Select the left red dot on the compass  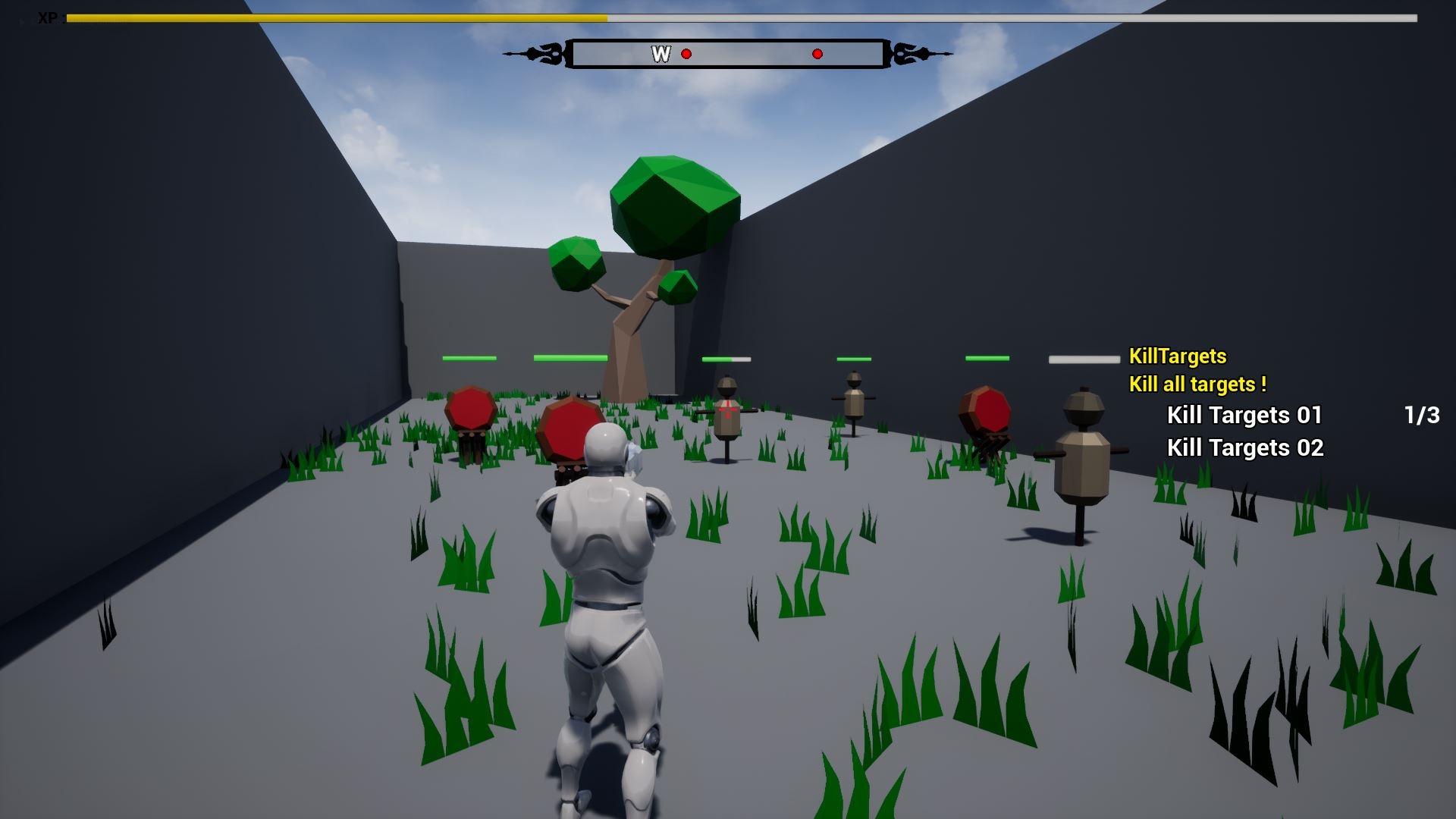pyautogui.click(x=687, y=54)
